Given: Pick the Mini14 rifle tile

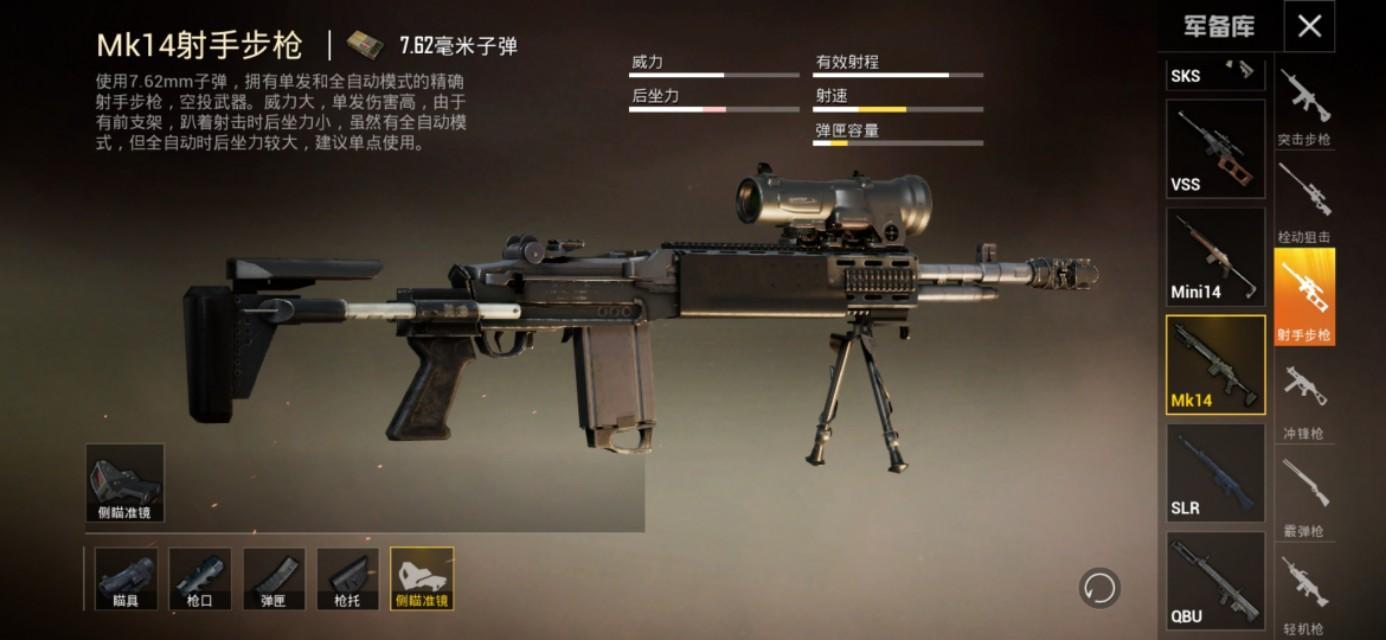Looking at the screenshot, I should (x=1215, y=257).
